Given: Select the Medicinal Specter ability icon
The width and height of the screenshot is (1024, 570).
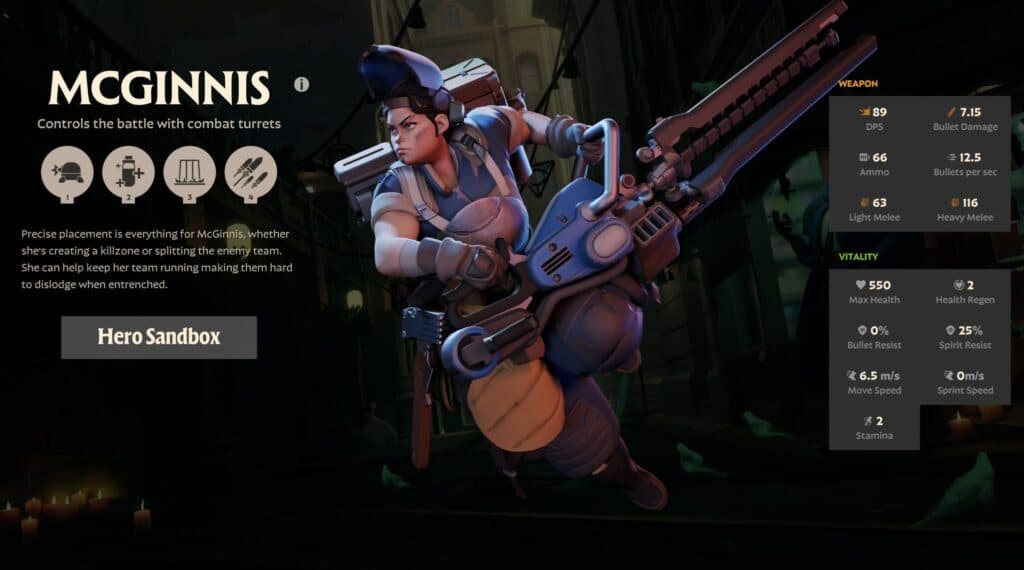Looking at the screenshot, I should (128, 172).
